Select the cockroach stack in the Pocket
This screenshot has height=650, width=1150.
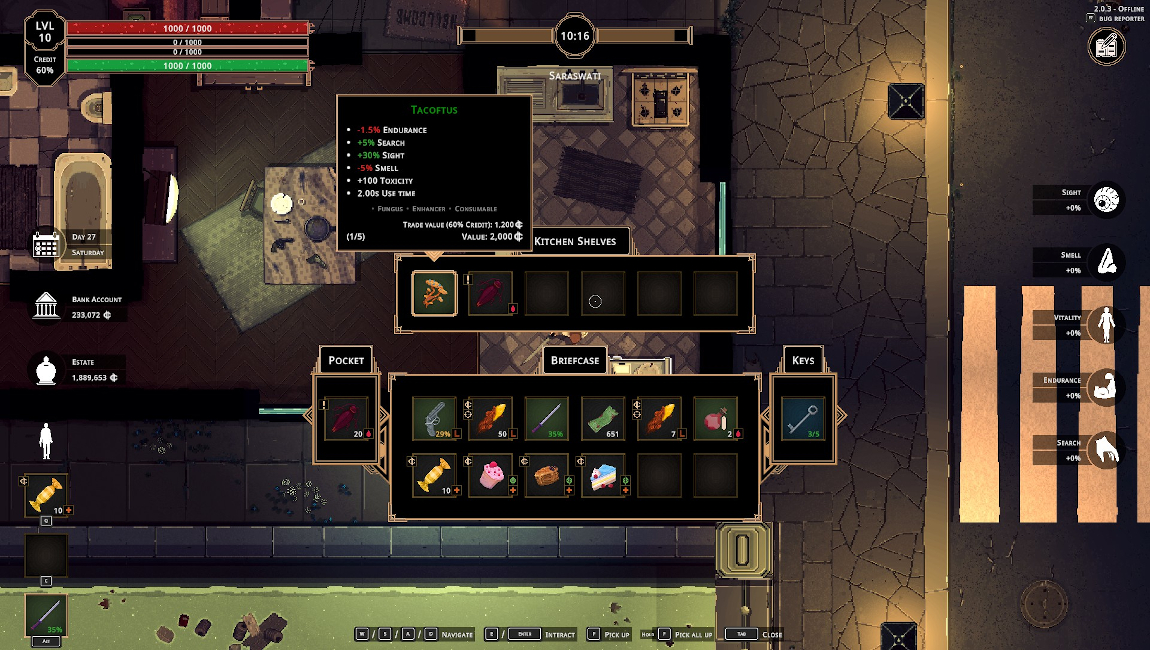click(346, 418)
